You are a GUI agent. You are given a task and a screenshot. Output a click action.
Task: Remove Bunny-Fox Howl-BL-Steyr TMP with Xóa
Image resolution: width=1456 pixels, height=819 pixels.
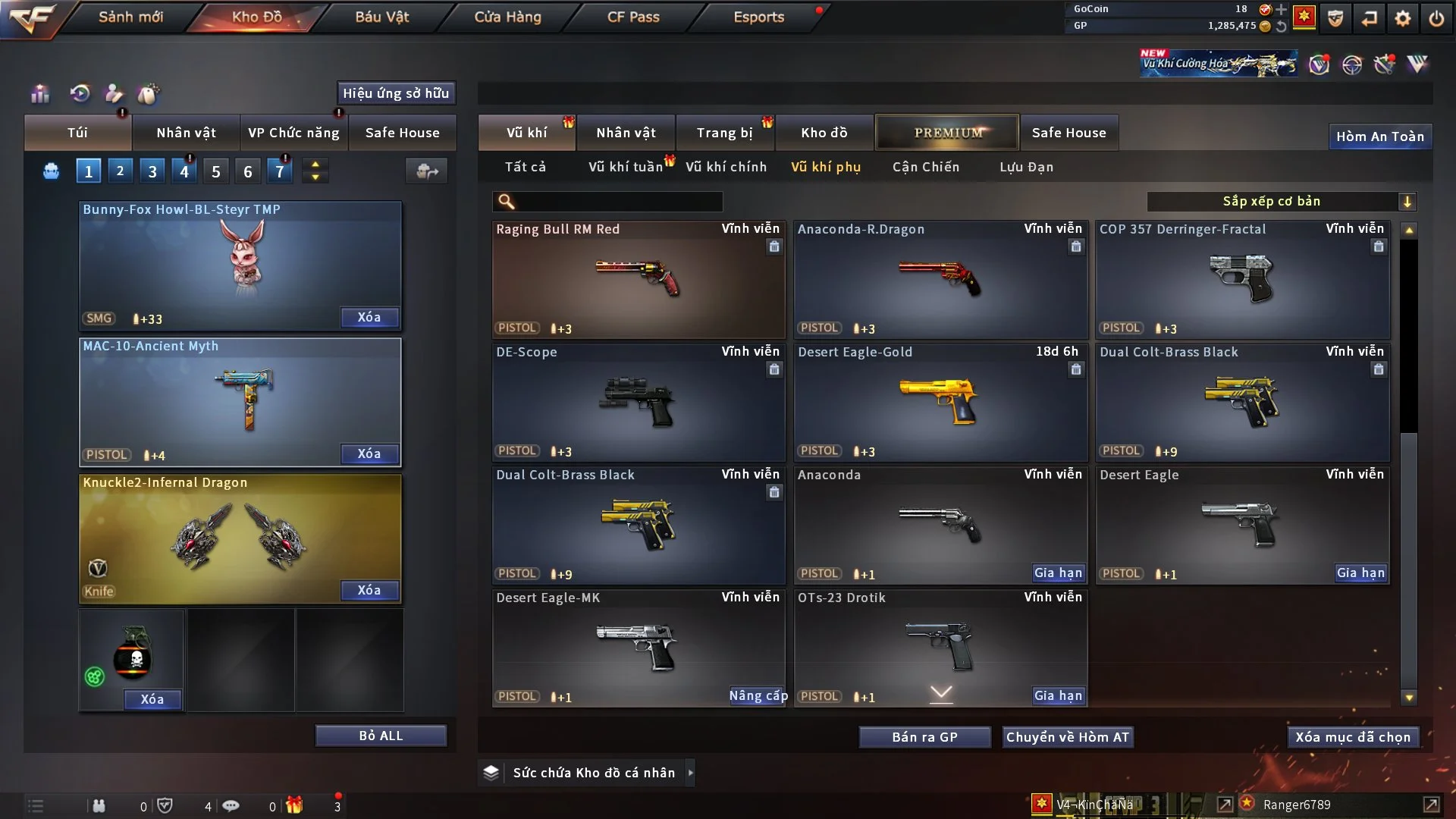[369, 317]
